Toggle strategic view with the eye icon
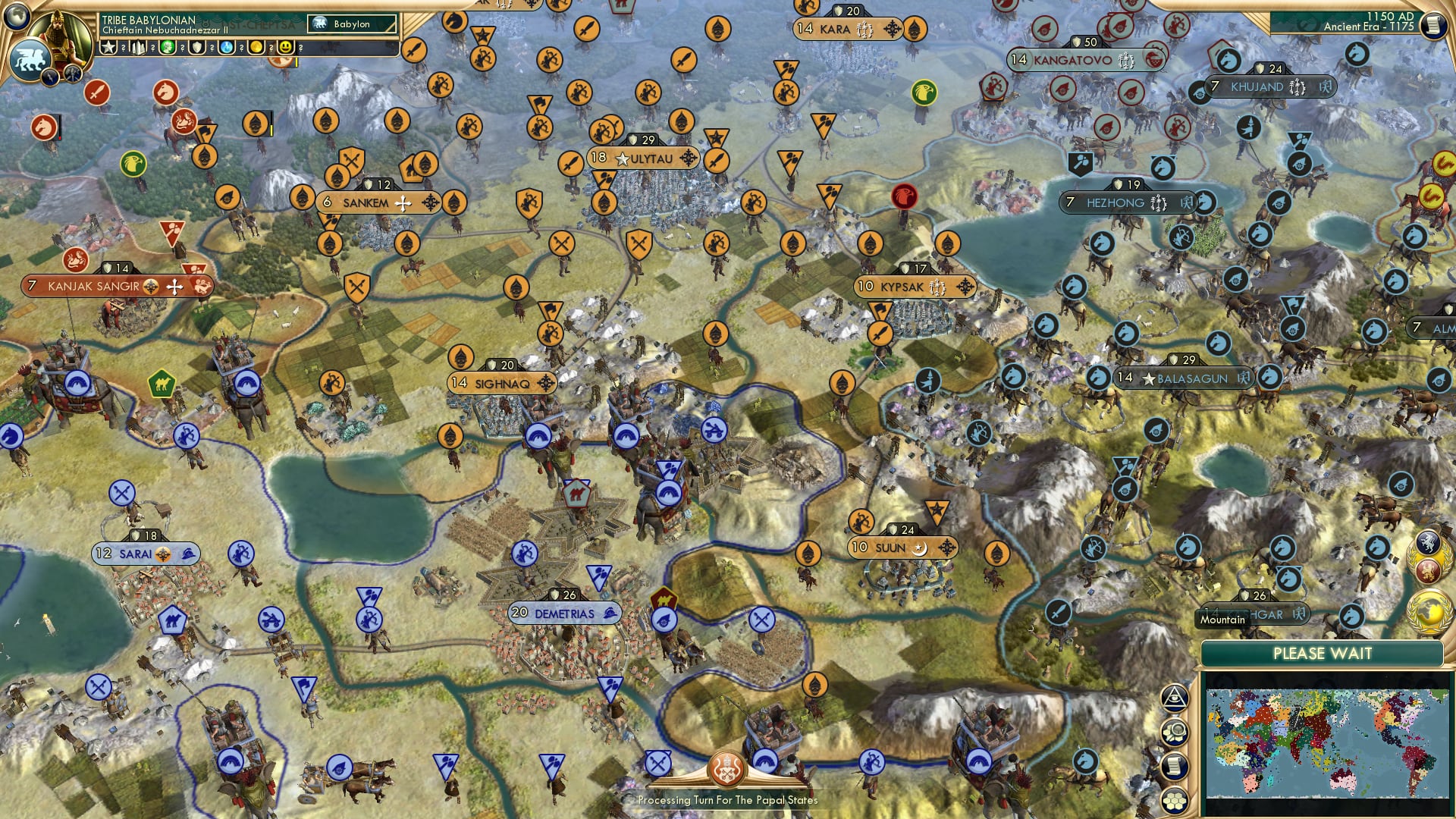The width and height of the screenshot is (1456, 819). [1175, 698]
